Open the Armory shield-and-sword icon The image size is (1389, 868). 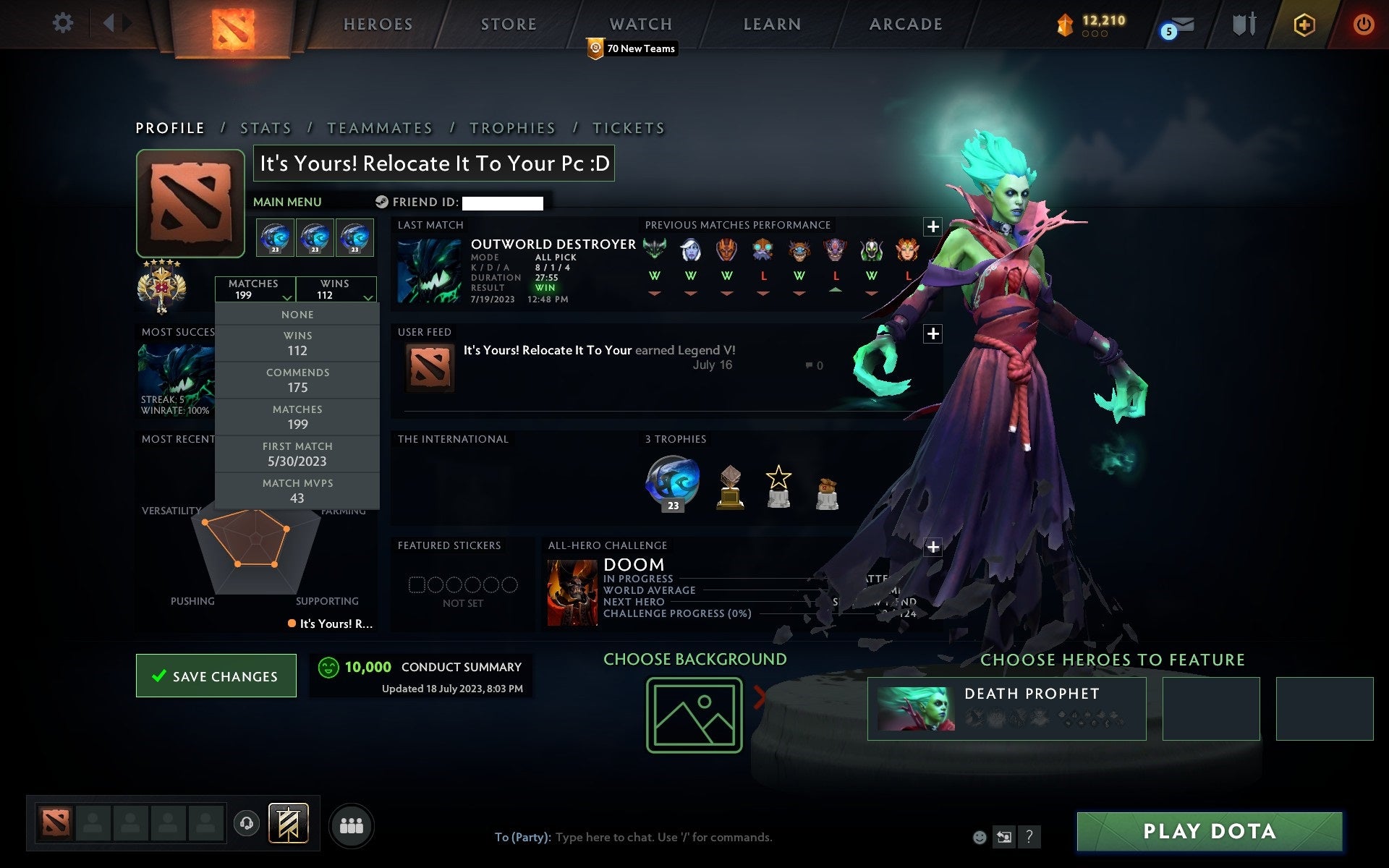click(x=1243, y=24)
